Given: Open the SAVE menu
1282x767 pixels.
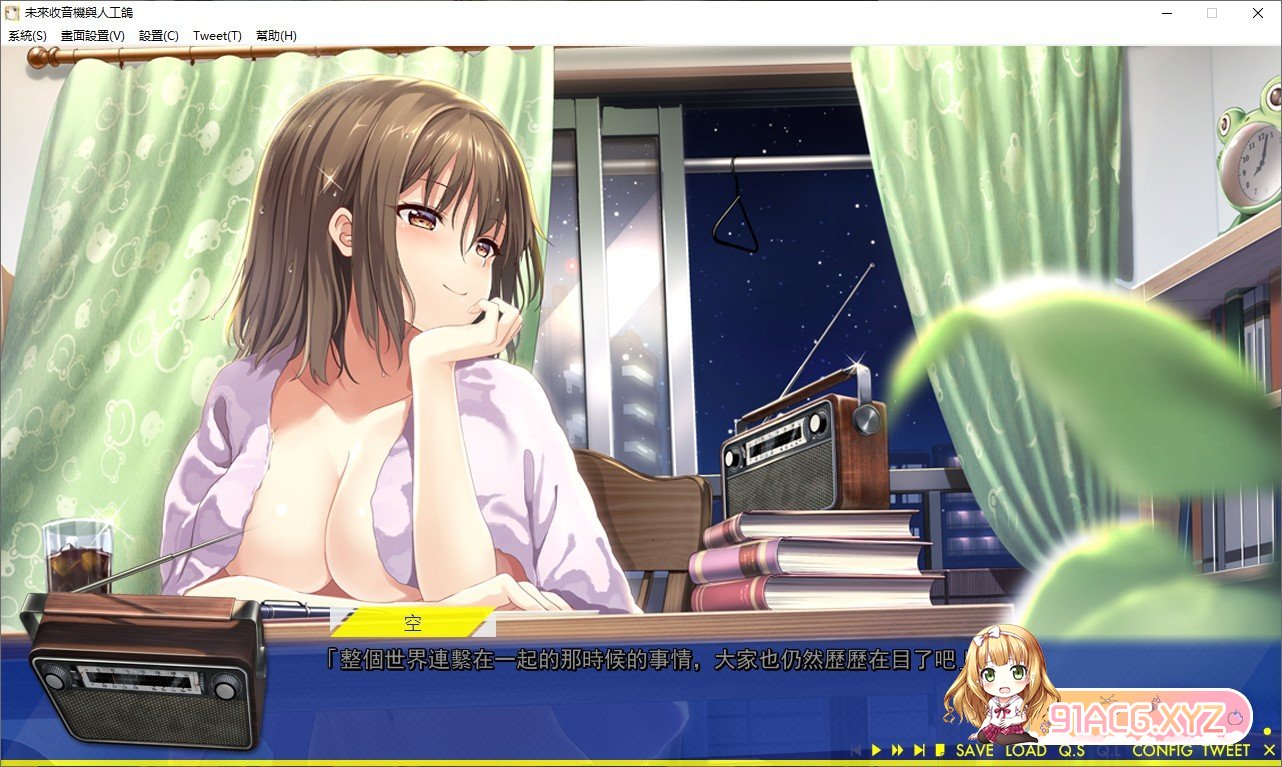Looking at the screenshot, I should pos(974,750).
